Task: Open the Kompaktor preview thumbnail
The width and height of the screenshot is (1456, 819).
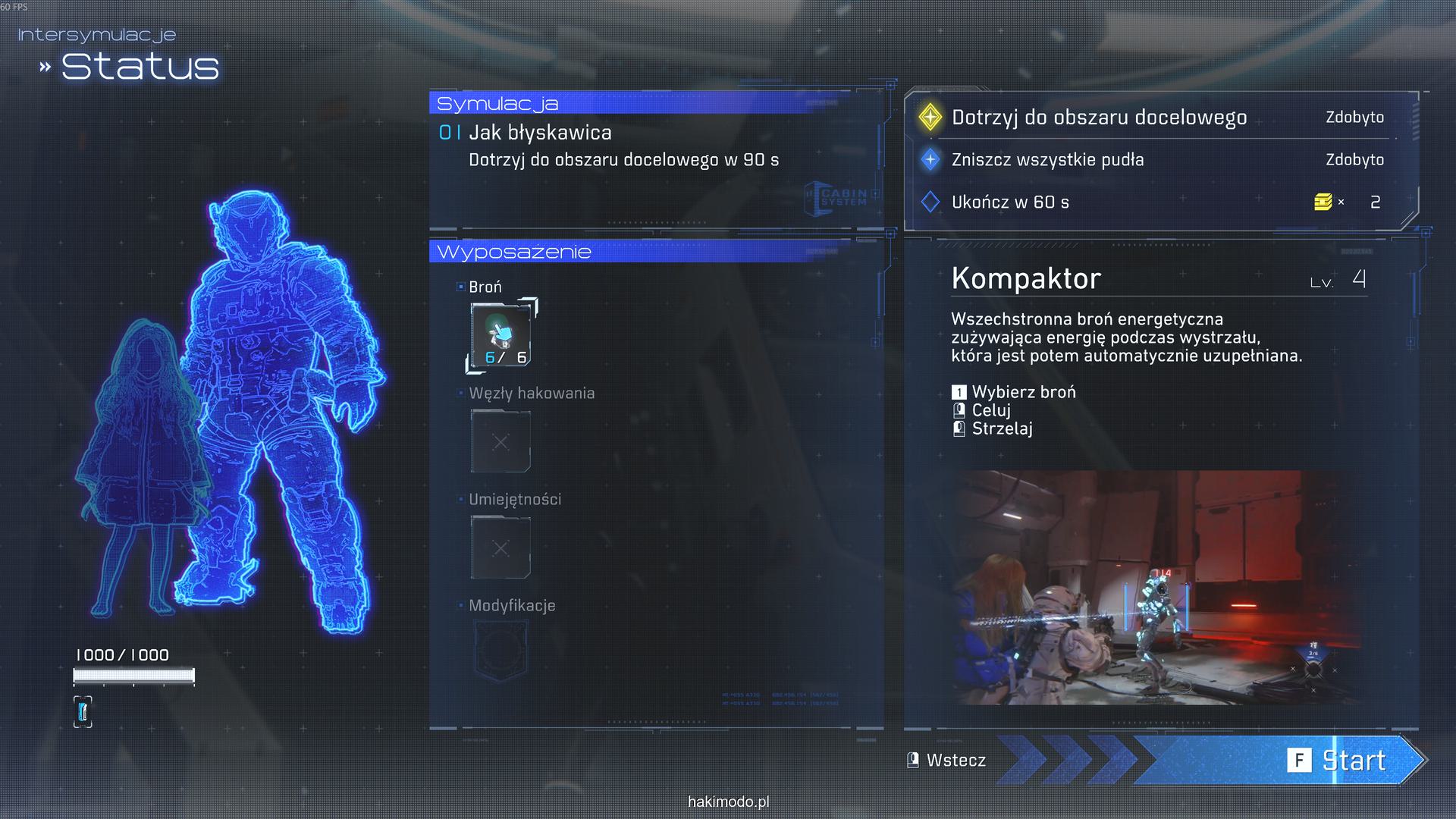Action: click(1150, 588)
